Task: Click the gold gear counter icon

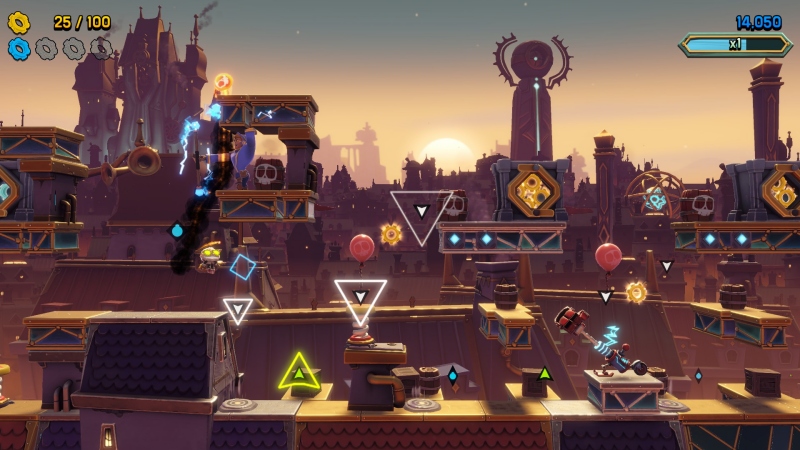Action: 19,21
